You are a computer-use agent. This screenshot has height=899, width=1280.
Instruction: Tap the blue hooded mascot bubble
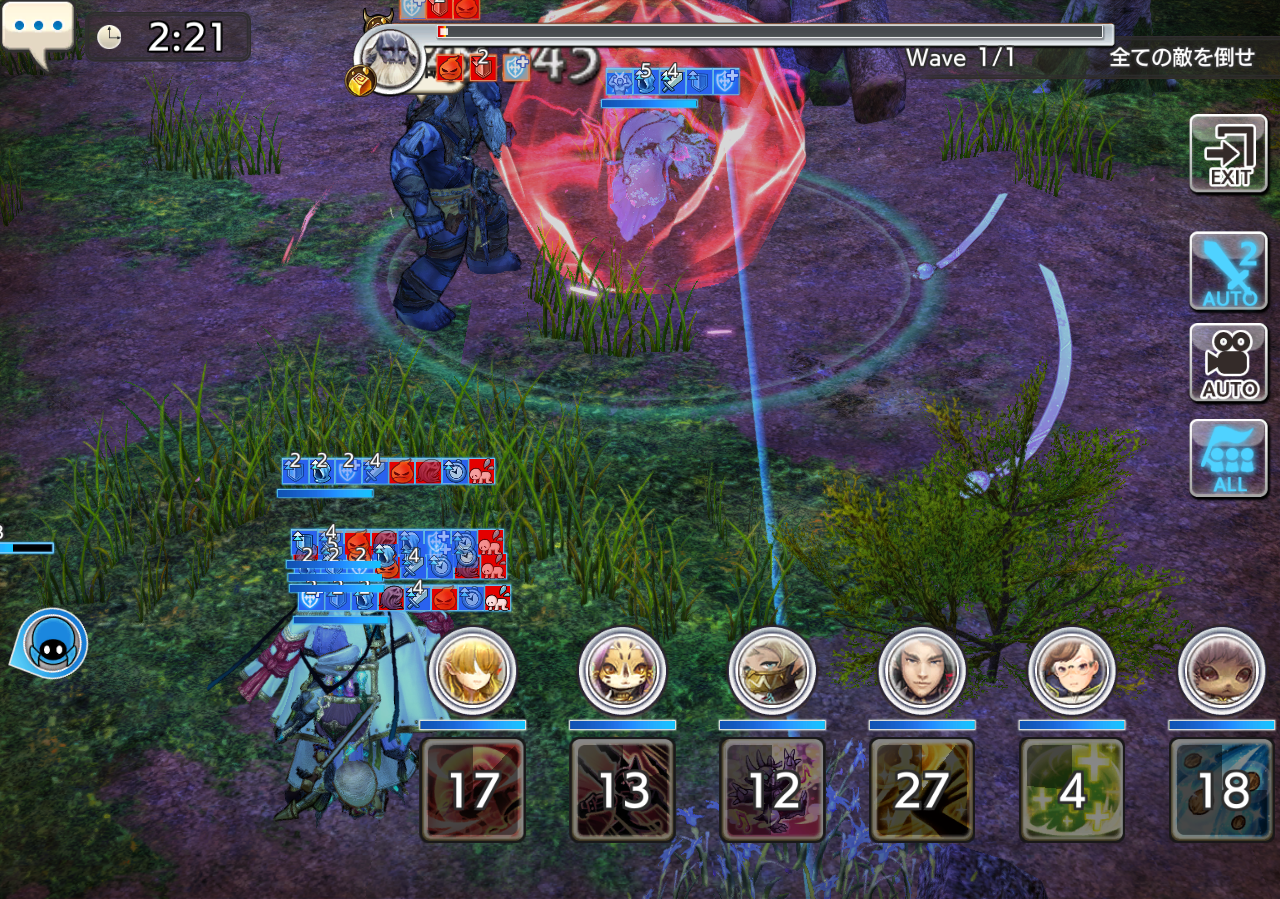click(x=50, y=645)
